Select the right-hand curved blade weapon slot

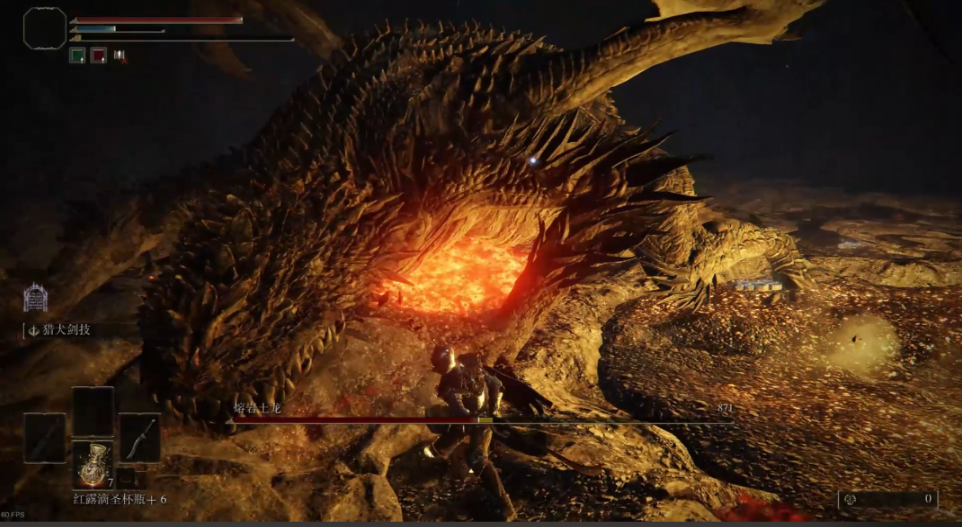pyautogui.click(x=140, y=438)
